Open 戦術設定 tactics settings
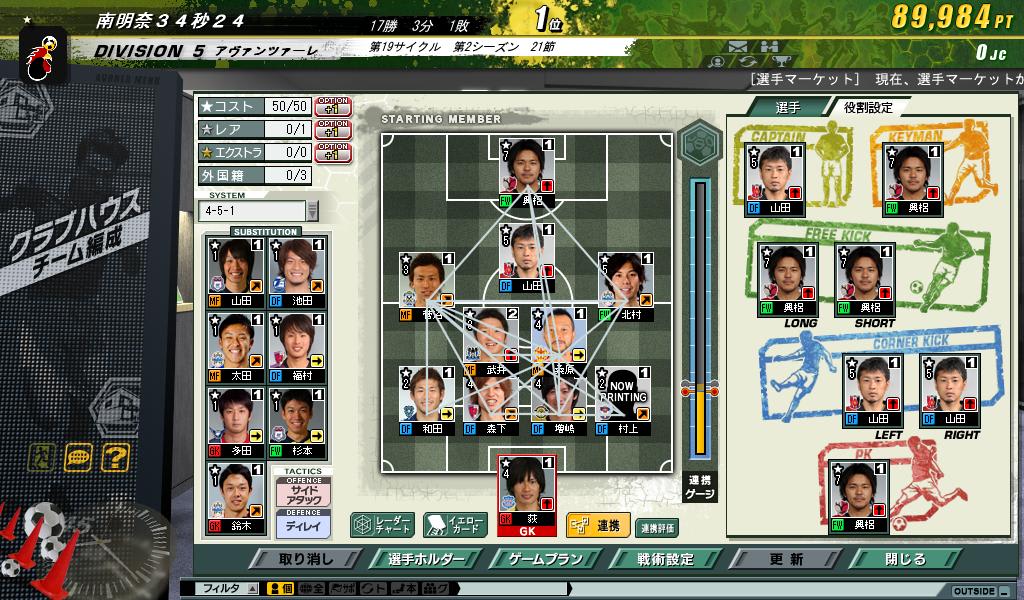This screenshot has height=600, width=1024. (x=666, y=559)
